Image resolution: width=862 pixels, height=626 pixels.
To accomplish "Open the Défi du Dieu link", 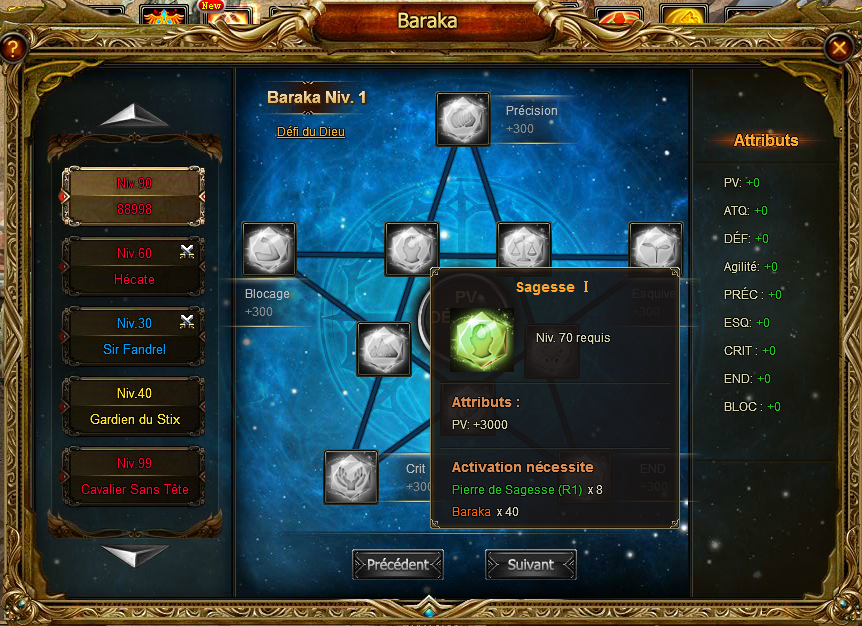I will click(311, 131).
